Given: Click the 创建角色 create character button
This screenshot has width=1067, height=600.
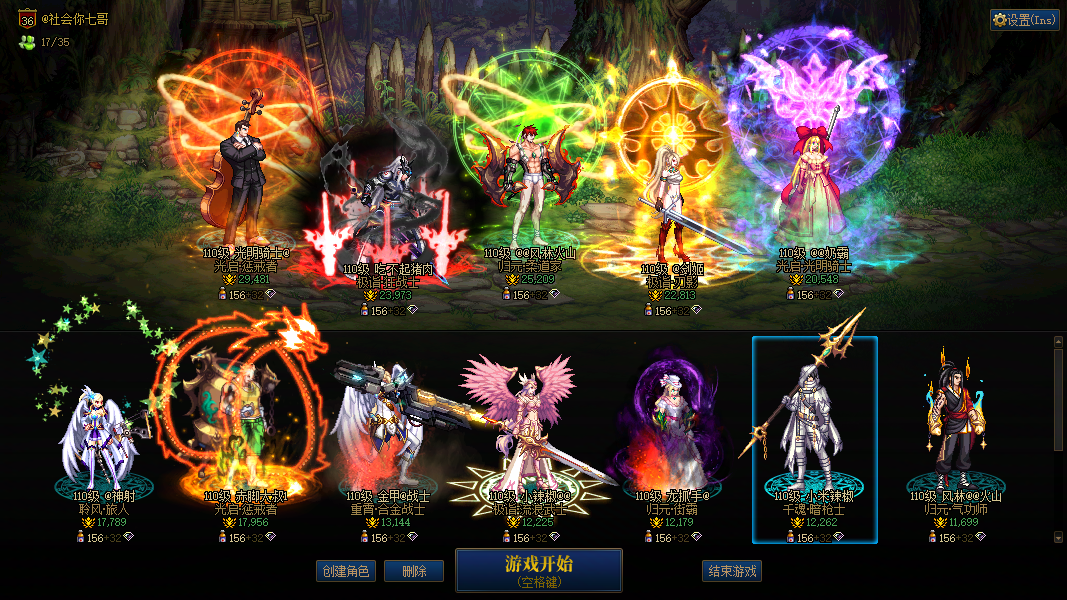Looking at the screenshot, I should [x=345, y=572].
